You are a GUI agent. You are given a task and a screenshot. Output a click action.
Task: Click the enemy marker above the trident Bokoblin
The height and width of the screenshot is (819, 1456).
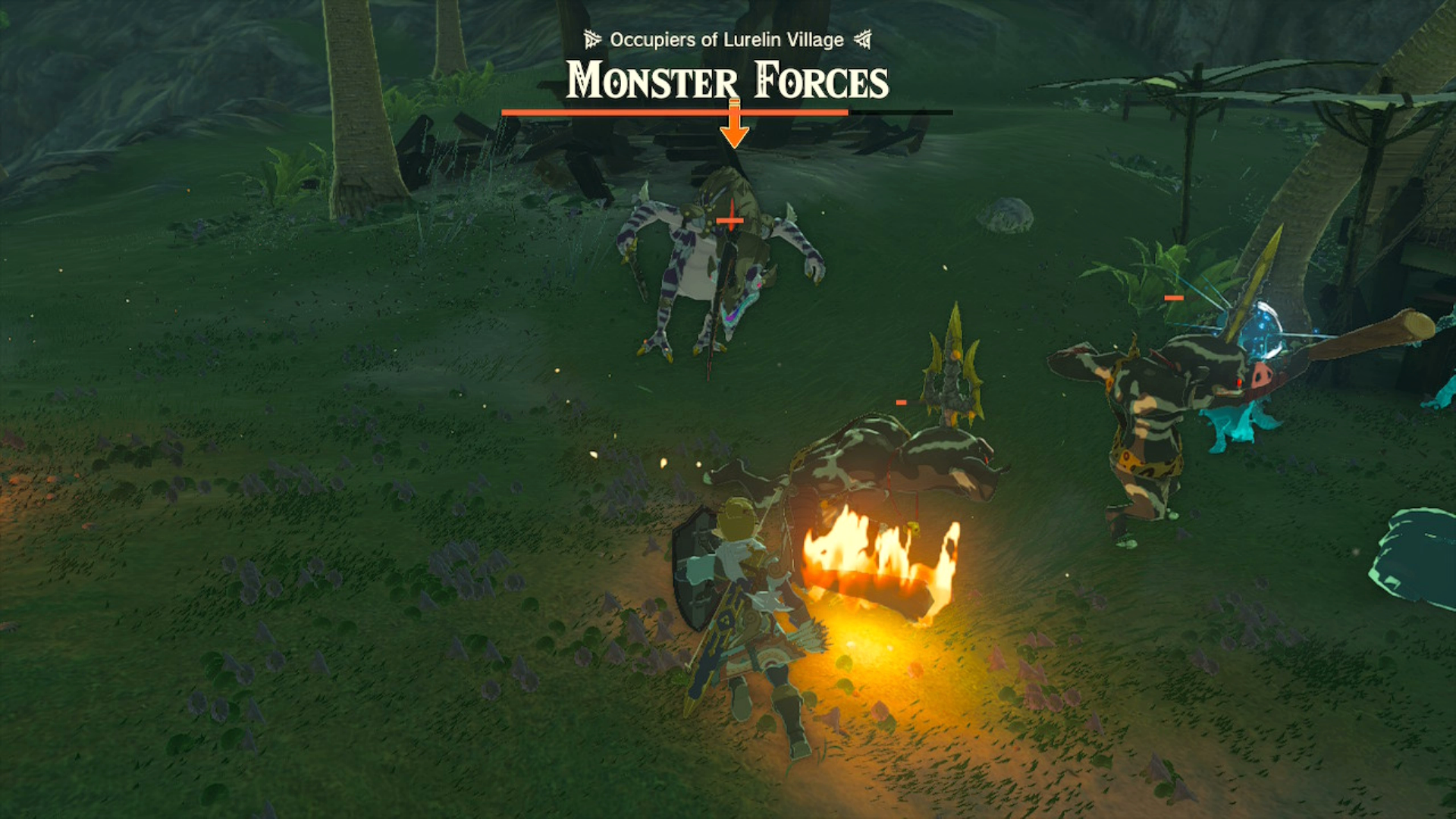point(900,401)
